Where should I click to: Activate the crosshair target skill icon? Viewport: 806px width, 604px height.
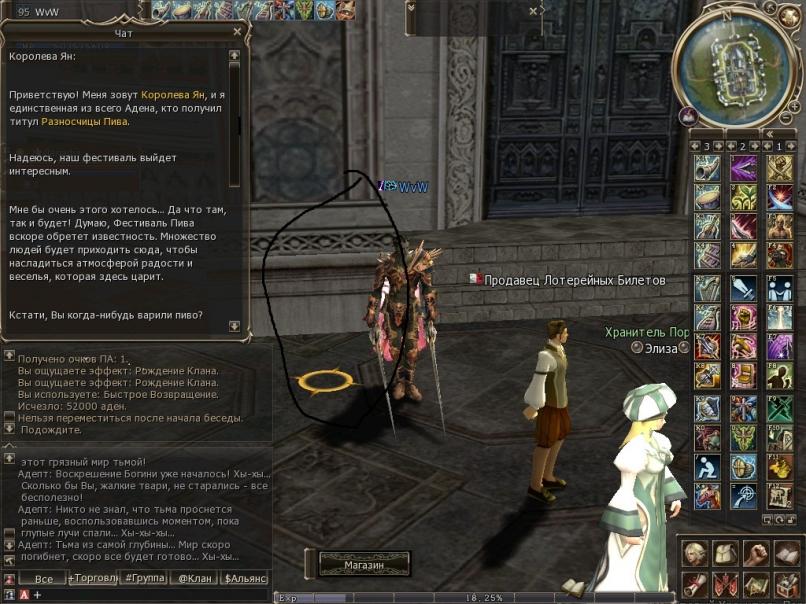click(743, 497)
